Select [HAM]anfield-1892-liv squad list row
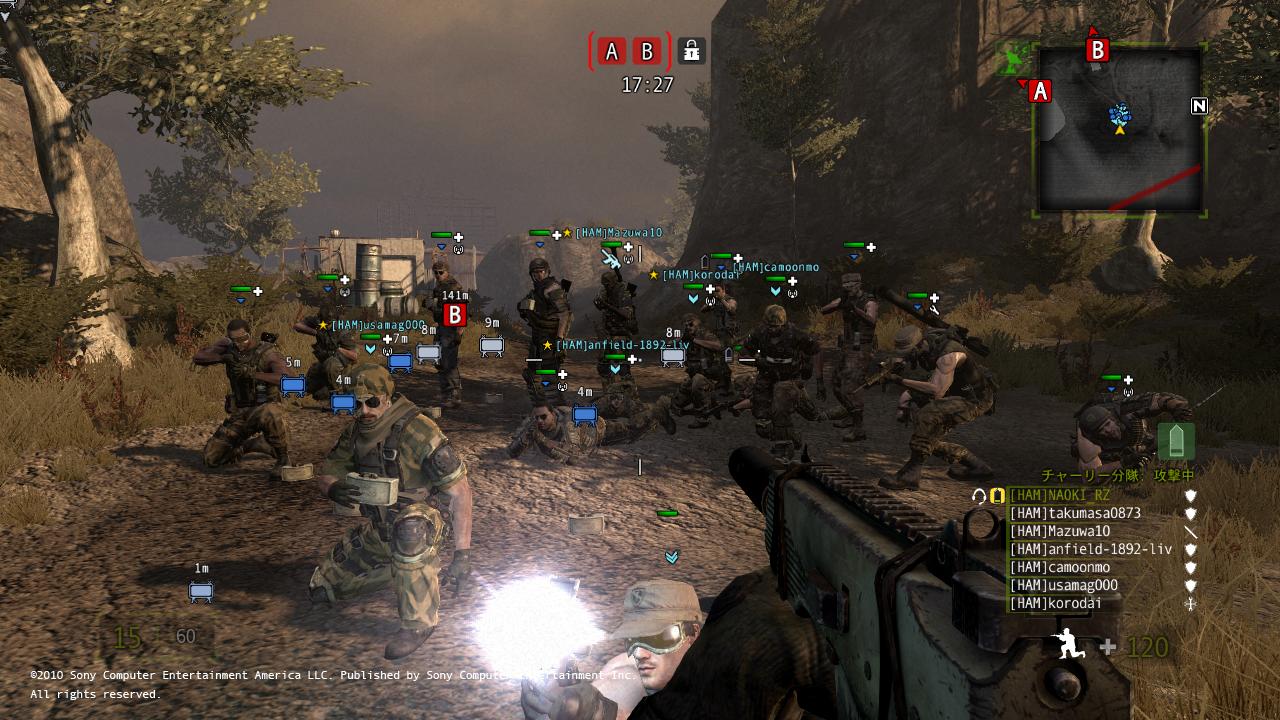Viewport: 1280px width, 720px height. (1090, 549)
